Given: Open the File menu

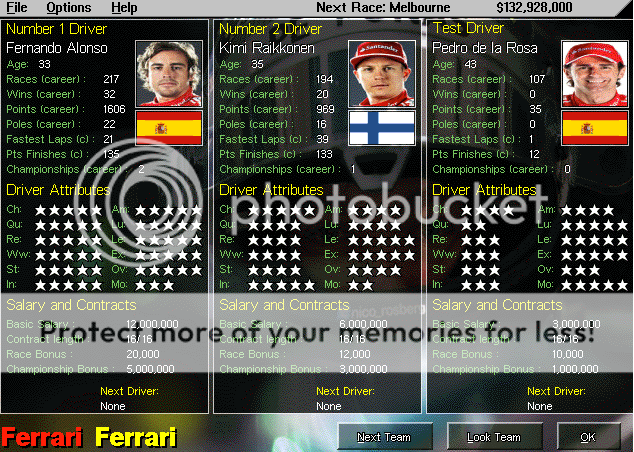Looking at the screenshot, I should 16,7.
